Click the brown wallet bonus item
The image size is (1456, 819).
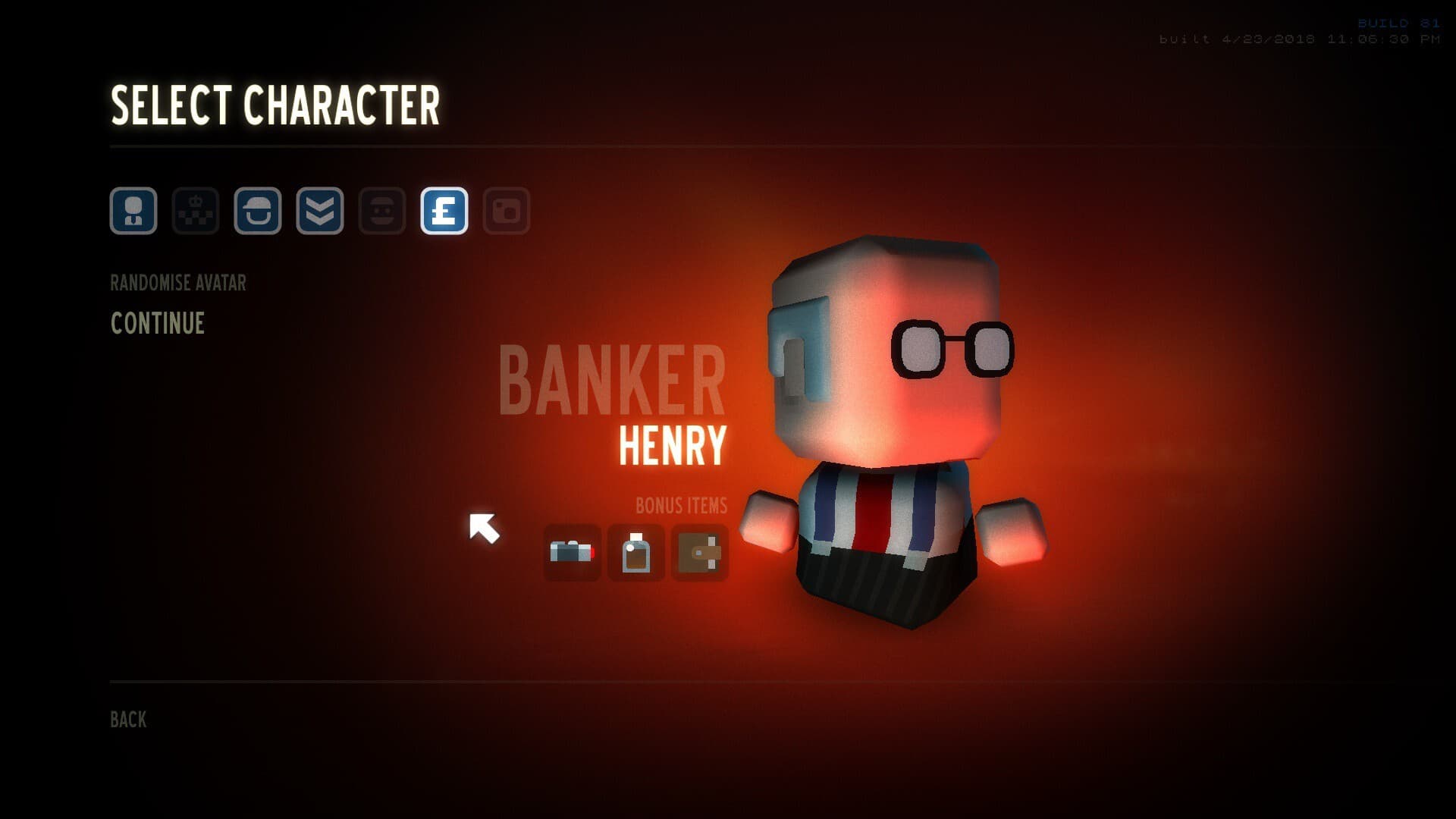pyautogui.click(x=700, y=553)
